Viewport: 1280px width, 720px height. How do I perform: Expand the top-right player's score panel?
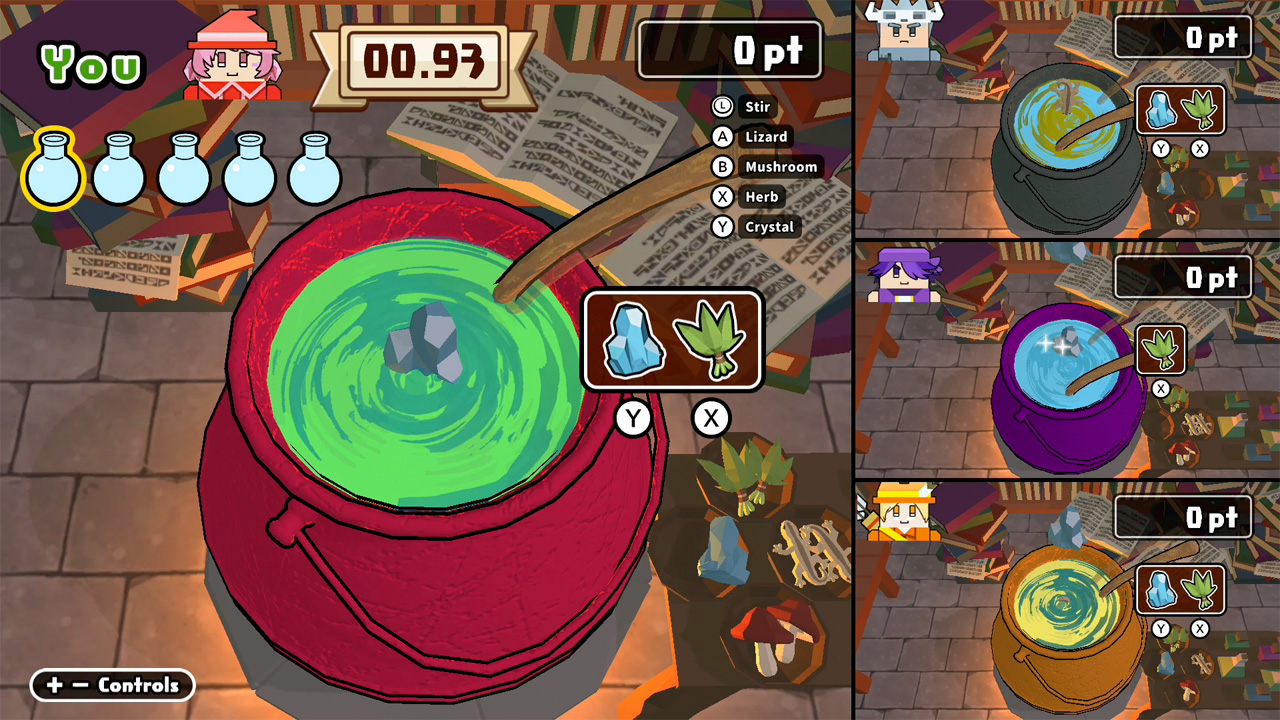click(x=1183, y=36)
